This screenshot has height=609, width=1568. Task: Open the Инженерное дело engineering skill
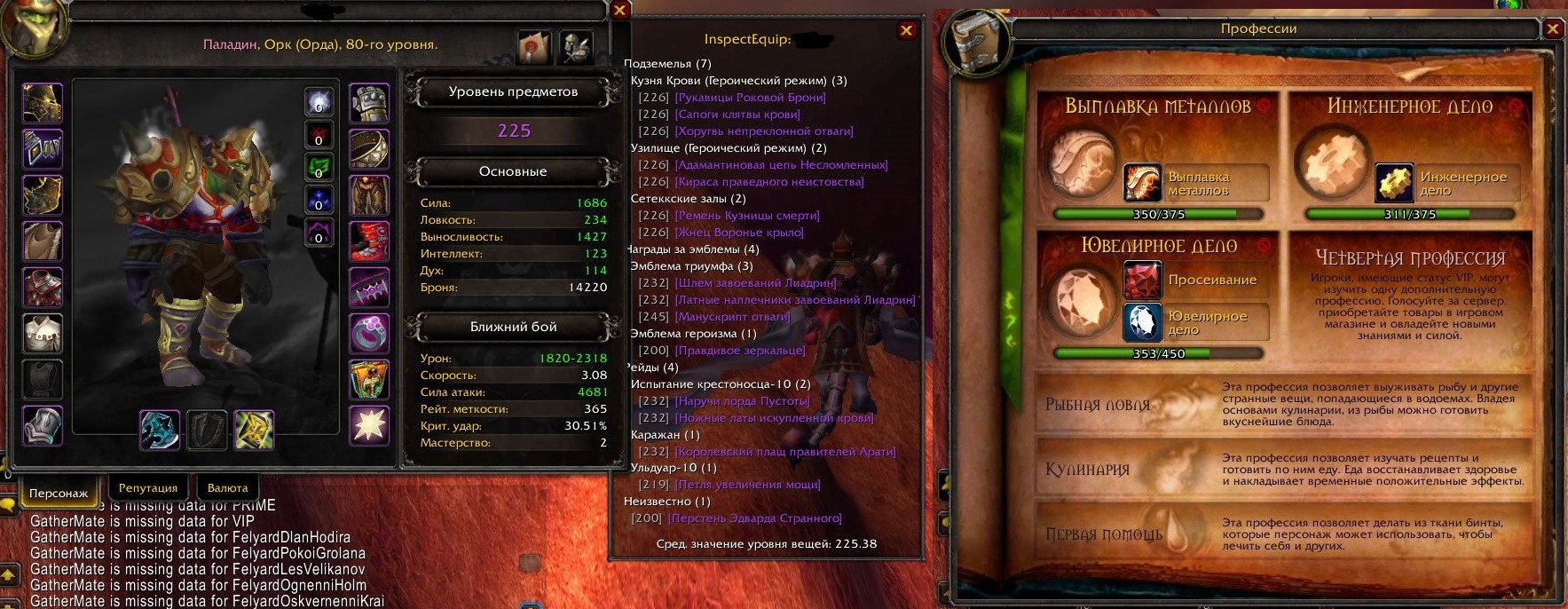point(1394,183)
